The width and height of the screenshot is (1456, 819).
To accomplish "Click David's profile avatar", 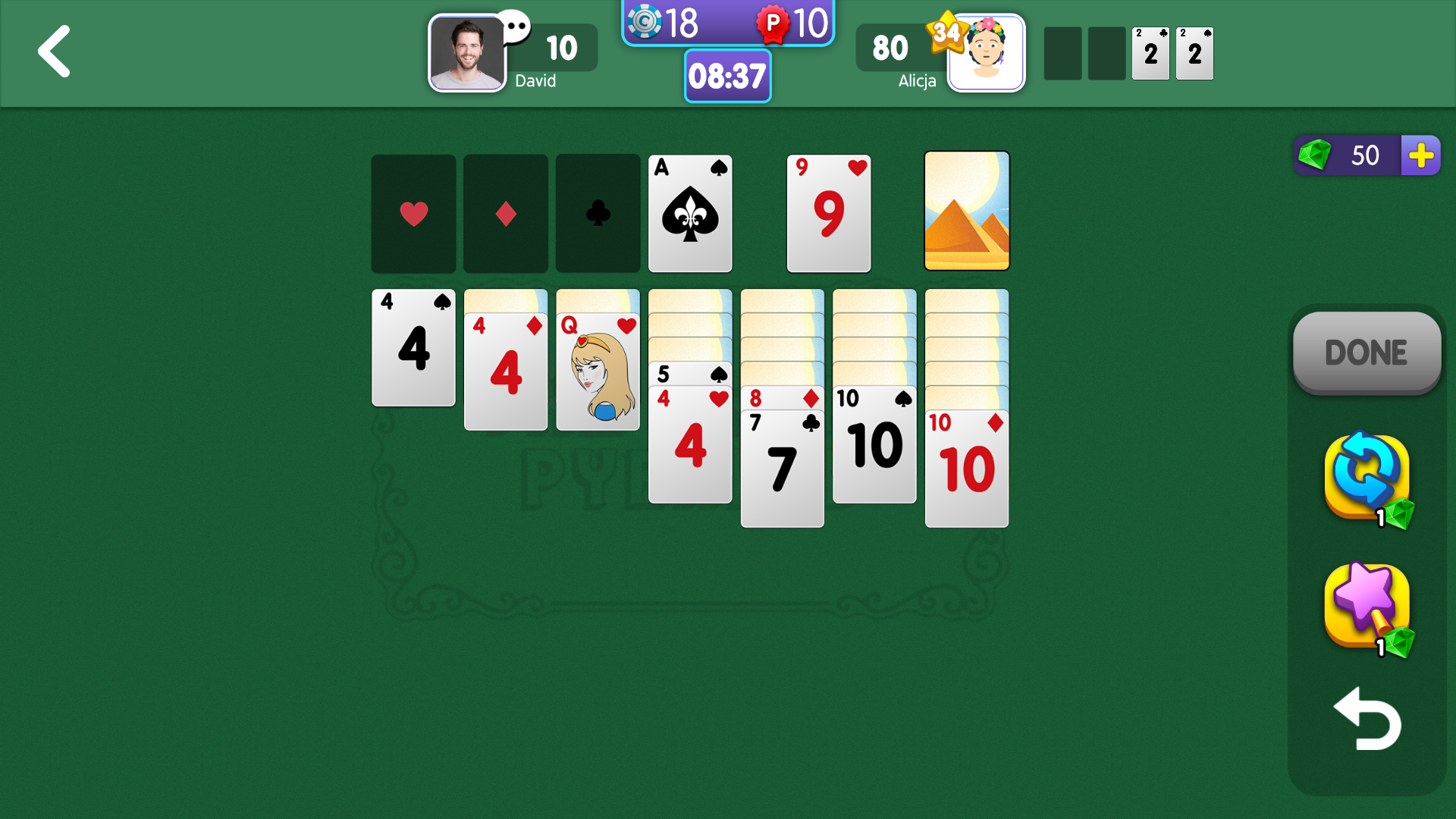I will [467, 53].
